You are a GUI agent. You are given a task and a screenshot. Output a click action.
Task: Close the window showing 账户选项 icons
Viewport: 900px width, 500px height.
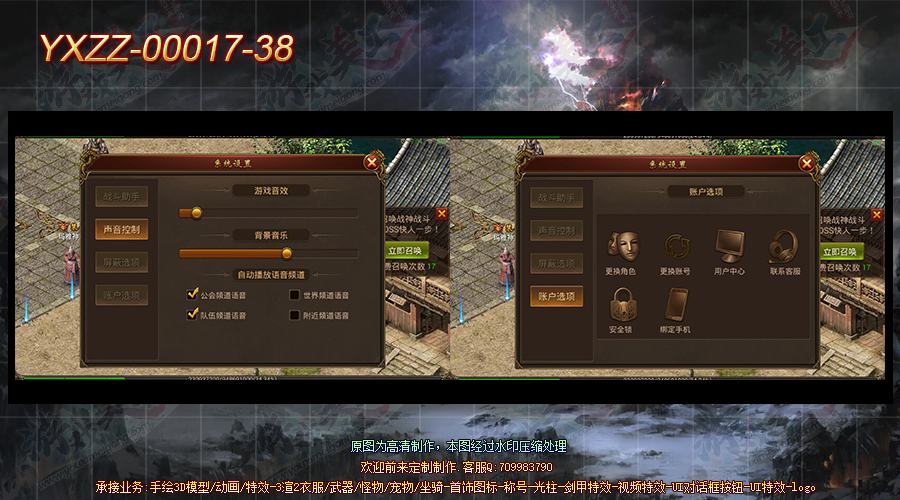tap(806, 161)
